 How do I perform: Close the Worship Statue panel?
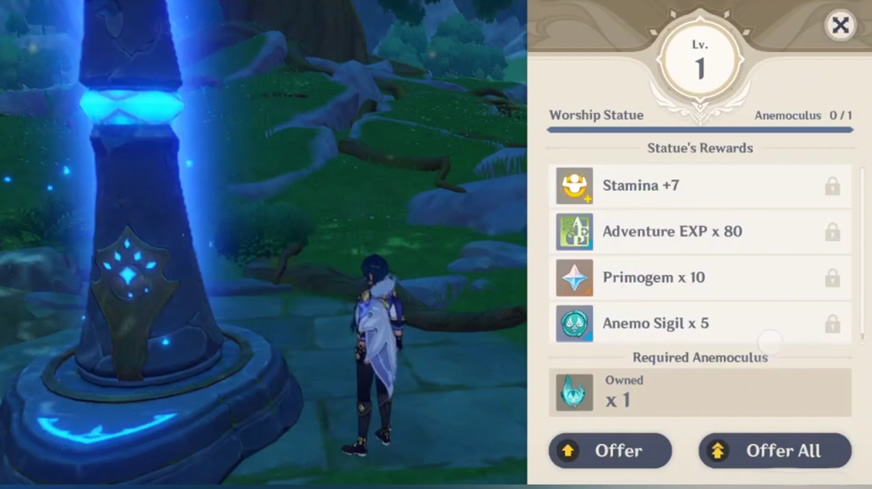click(x=840, y=26)
